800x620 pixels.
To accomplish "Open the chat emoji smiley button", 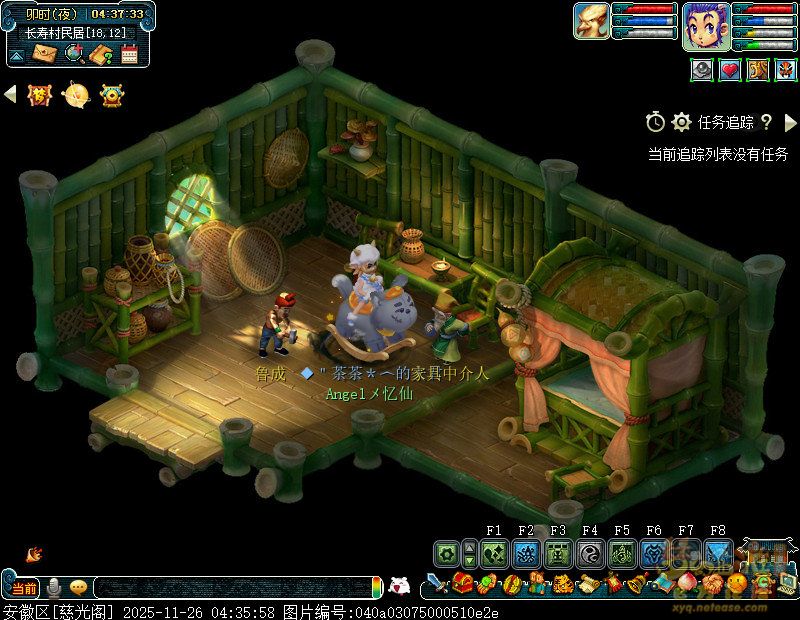I will (x=78, y=587).
